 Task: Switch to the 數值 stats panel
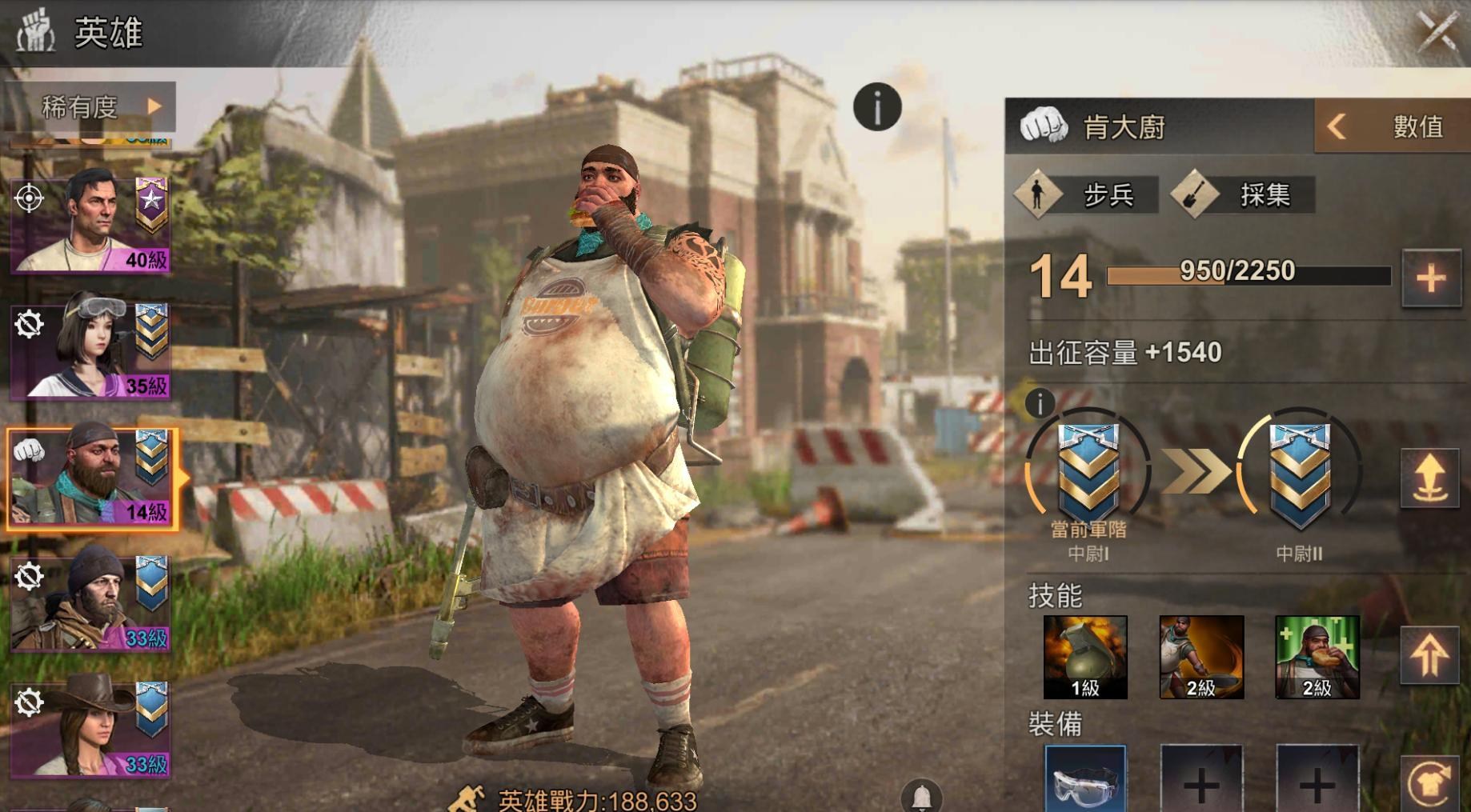(1392, 126)
